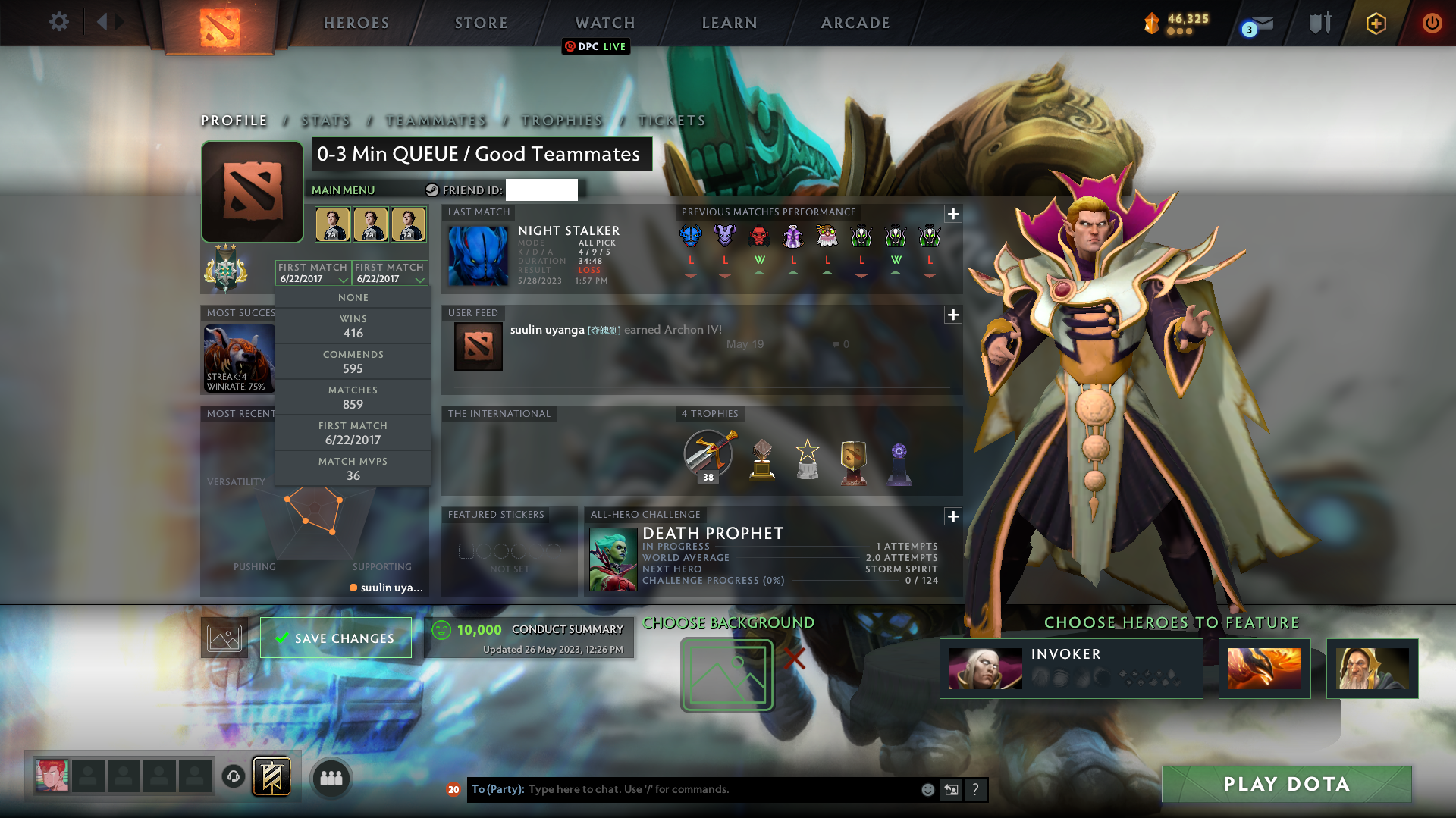This screenshot has height=818, width=1456.
Task: Click the Invoker featured hero portrait
Action: (984, 668)
